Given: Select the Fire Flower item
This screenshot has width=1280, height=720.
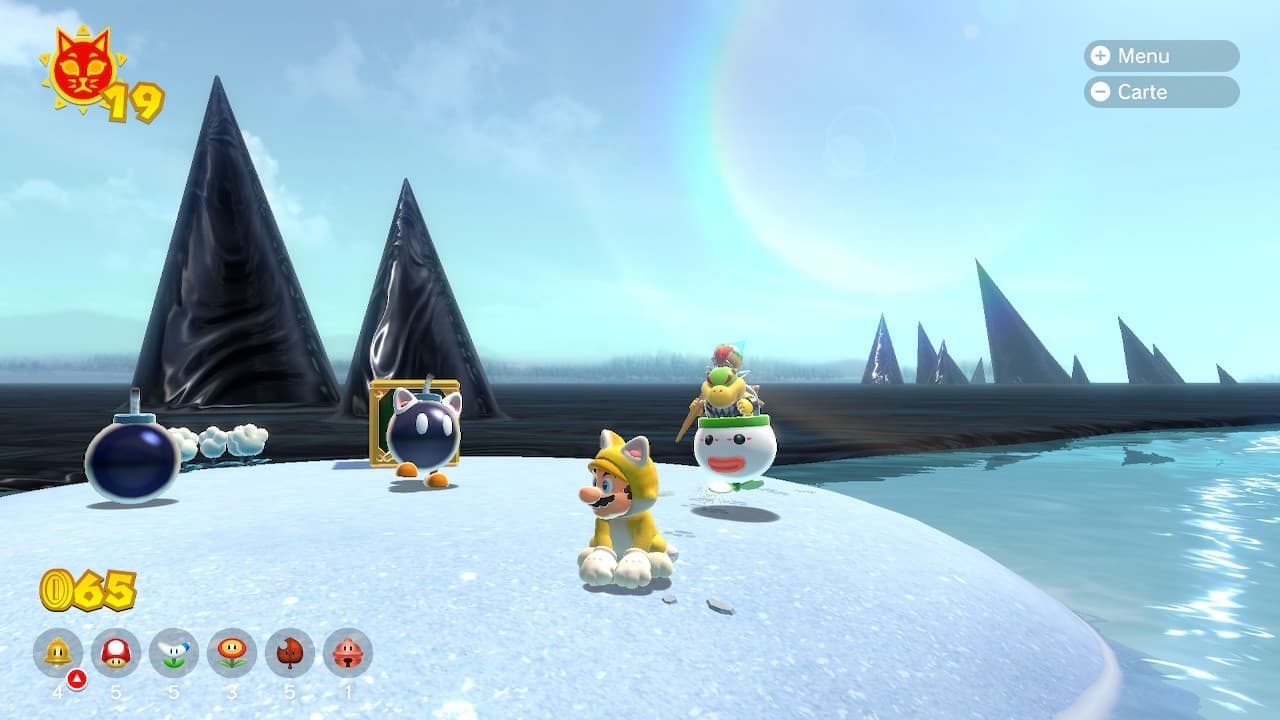Looking at the screenshot, I should [x=232, y=653].
